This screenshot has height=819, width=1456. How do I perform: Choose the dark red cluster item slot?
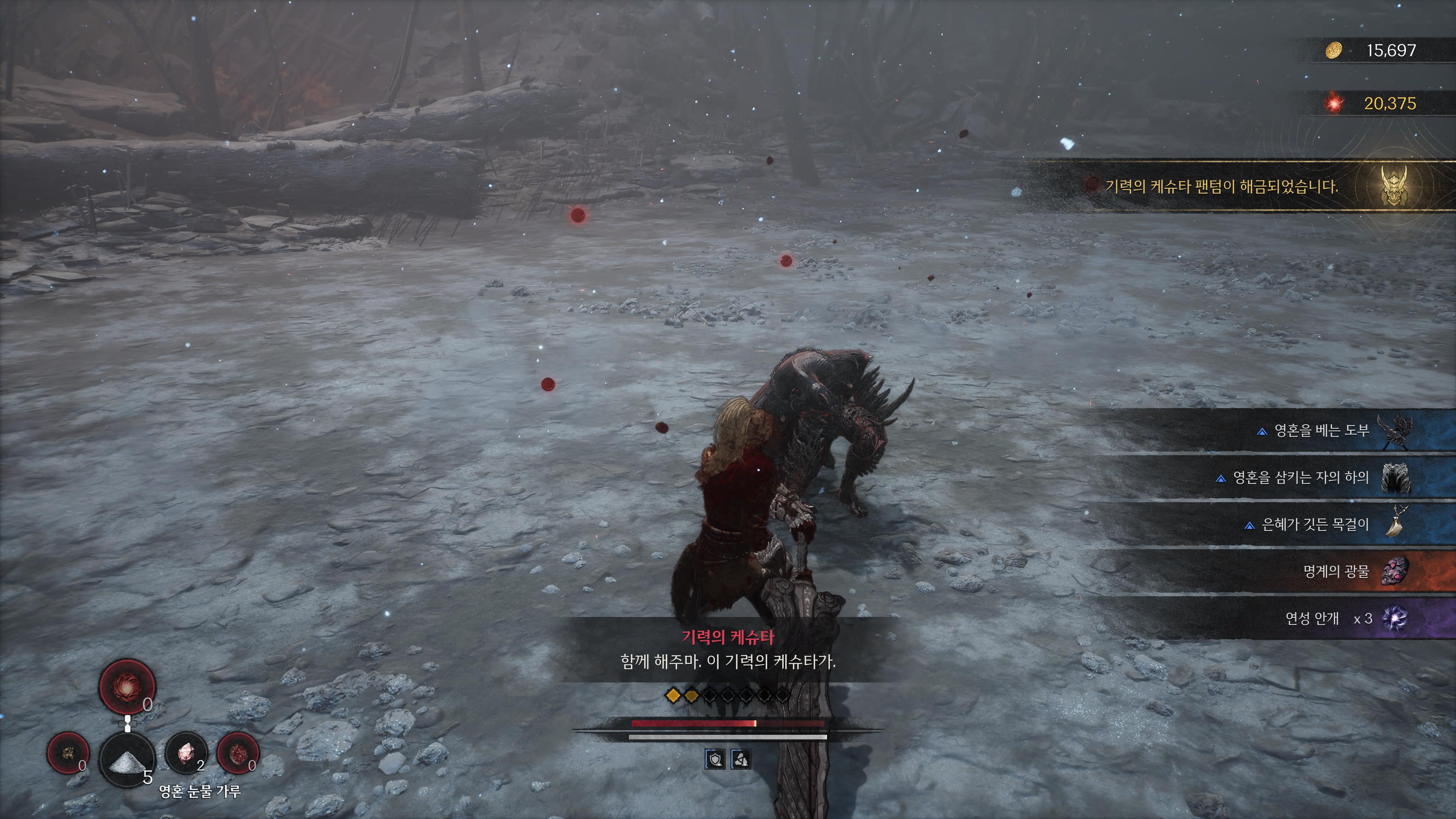(x=237, y=753)
